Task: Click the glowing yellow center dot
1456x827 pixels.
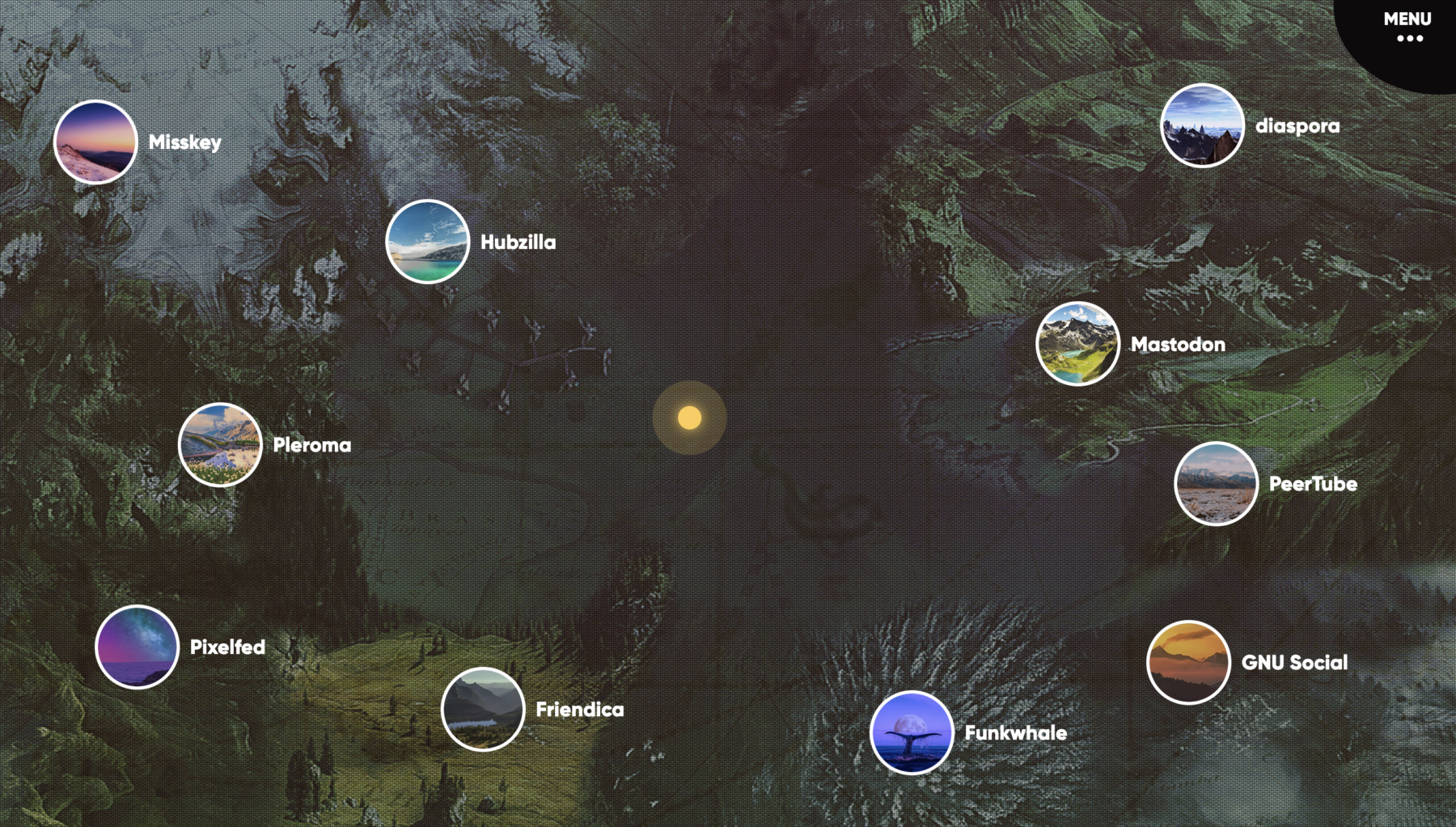Action: (x=690, y=418)
